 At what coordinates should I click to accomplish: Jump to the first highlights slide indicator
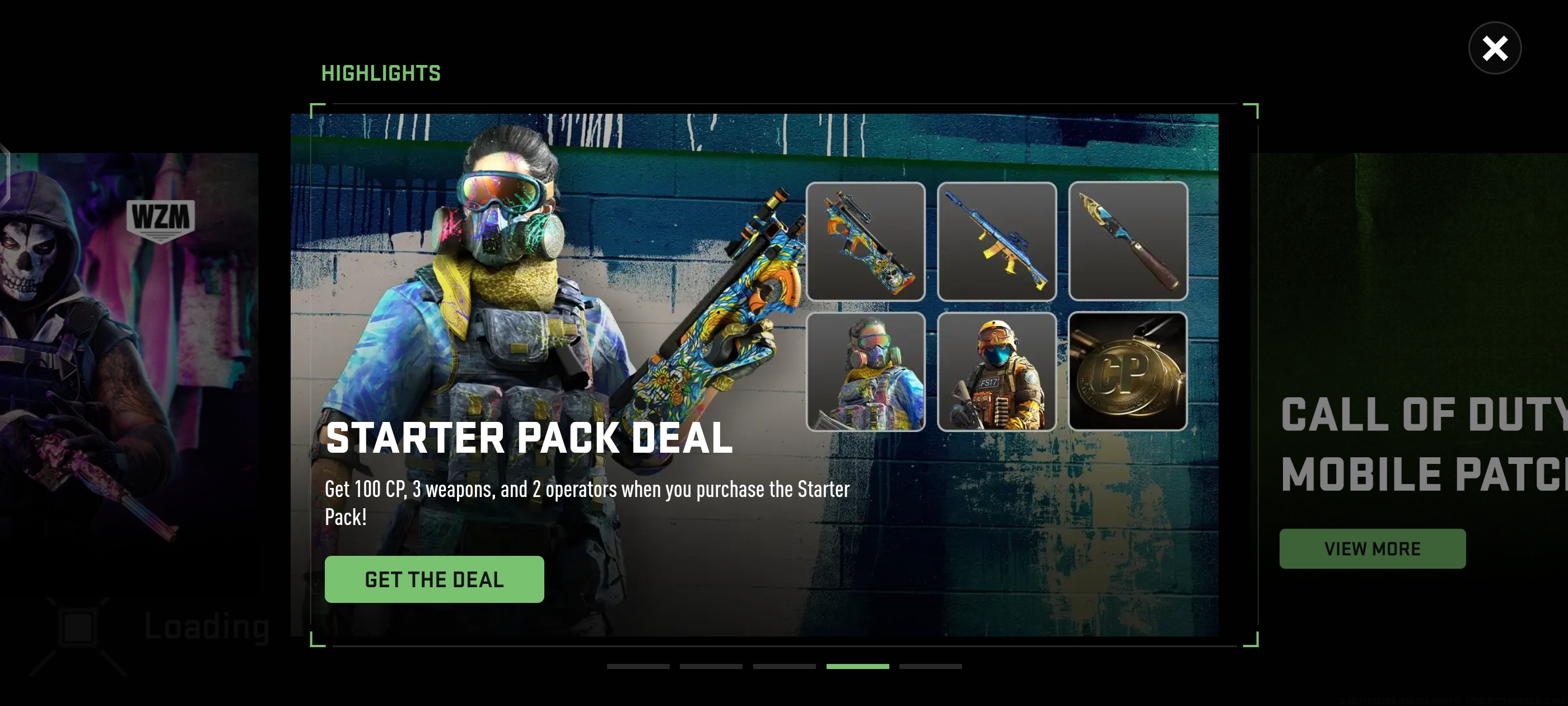[638, 666]
